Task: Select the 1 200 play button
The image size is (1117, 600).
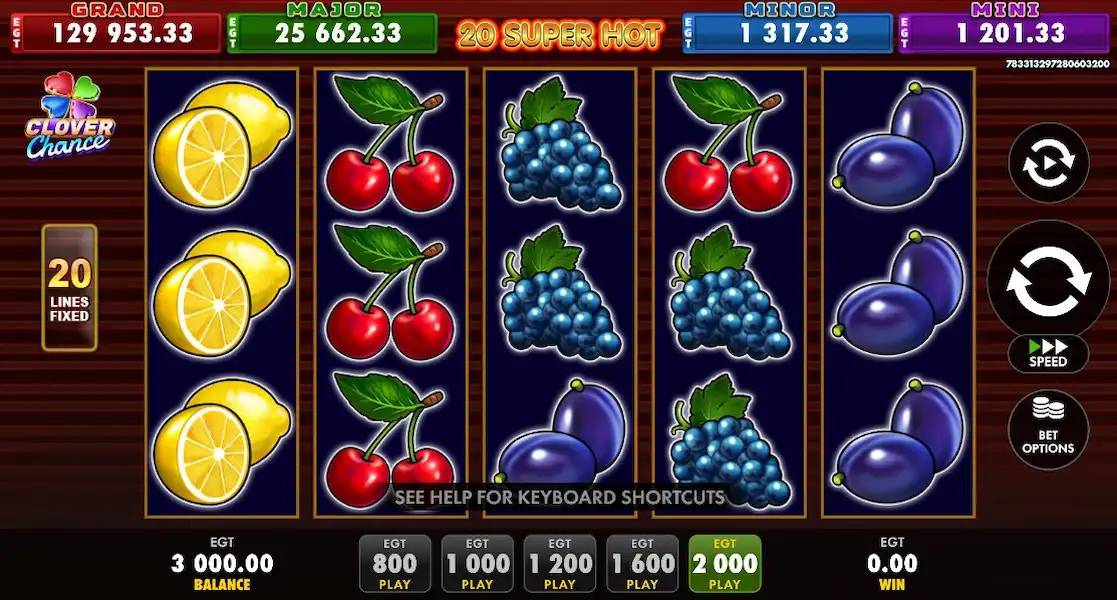Action: [x=560, y=564]
